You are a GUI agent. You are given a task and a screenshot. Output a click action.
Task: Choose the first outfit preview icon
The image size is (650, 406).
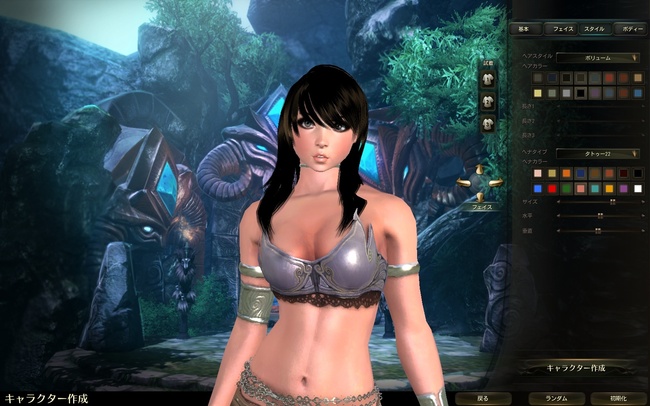tap(488, 78)
